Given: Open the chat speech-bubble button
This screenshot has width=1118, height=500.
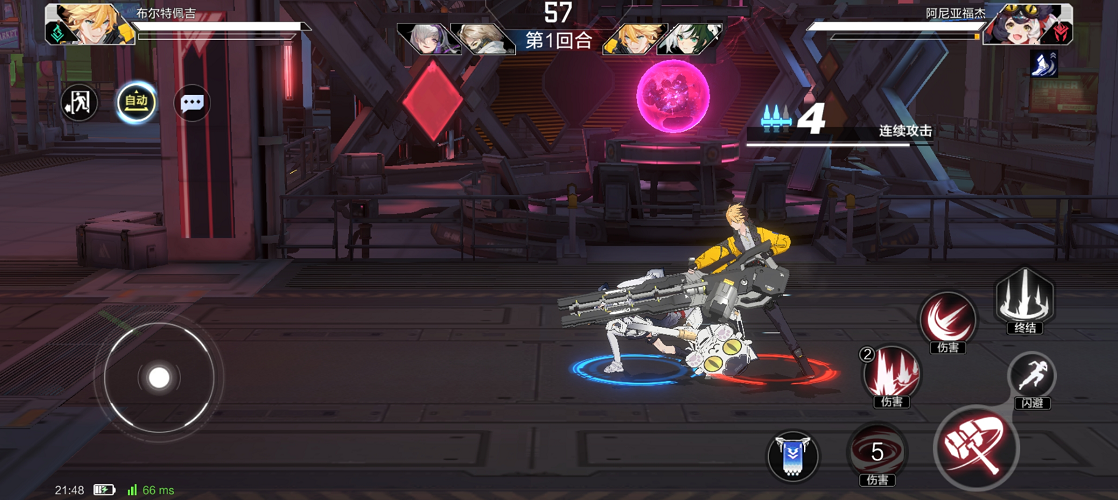Looking at the screenshot, I should [x=192, y=102].
